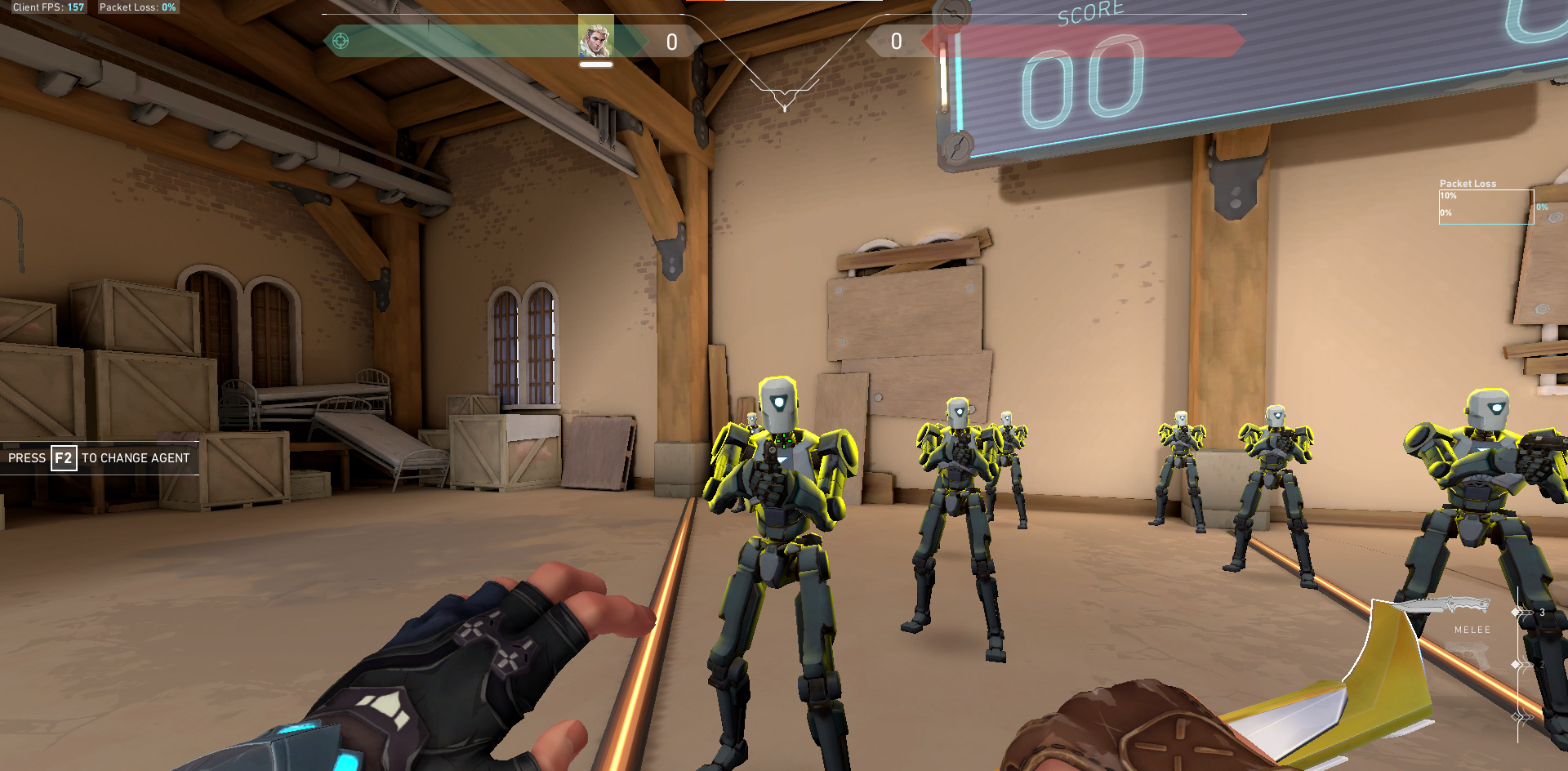Screen dimensions: 1568x771
Task: Click the hollow diamond marker for the empty slot
Action: click(x=1515, y=716)
